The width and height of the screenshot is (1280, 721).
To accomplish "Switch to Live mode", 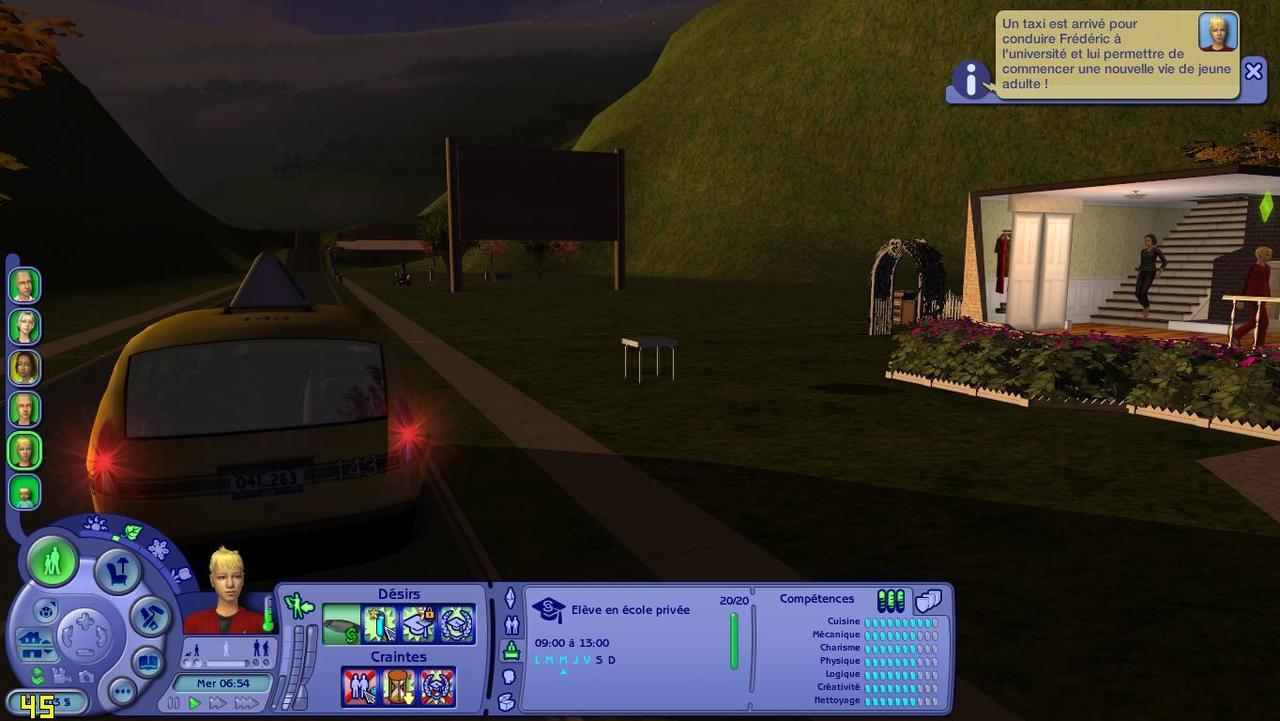I will pos(51,562).
